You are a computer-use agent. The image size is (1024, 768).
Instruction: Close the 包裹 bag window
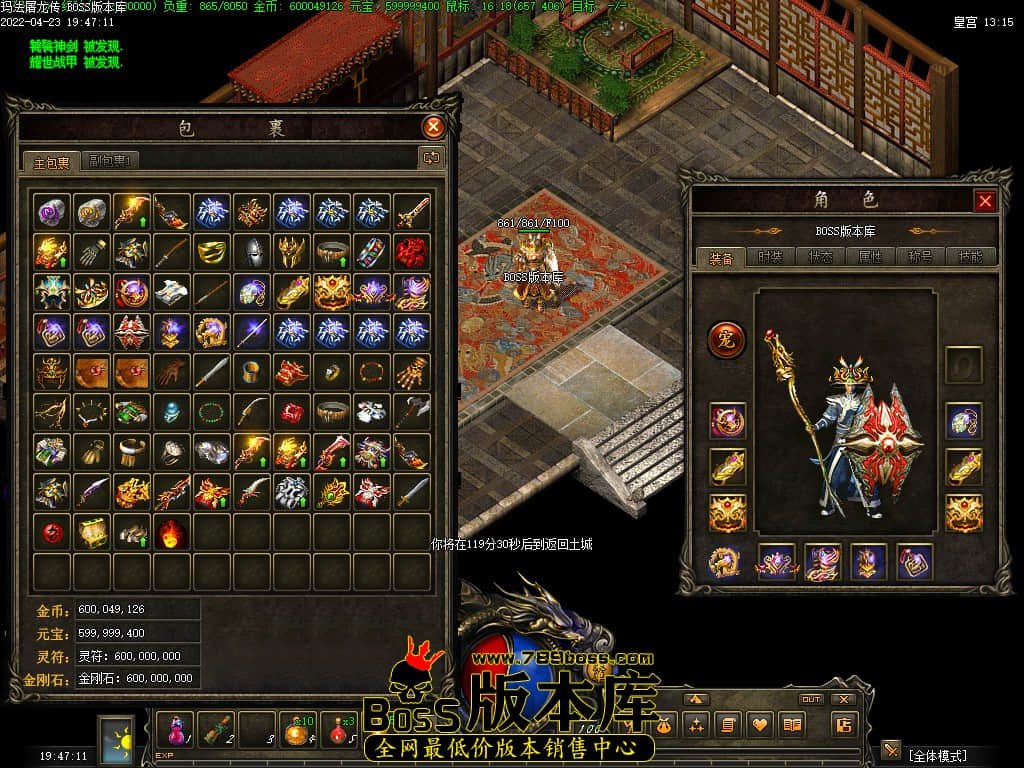pyautogui.click(x=433, y=127)
